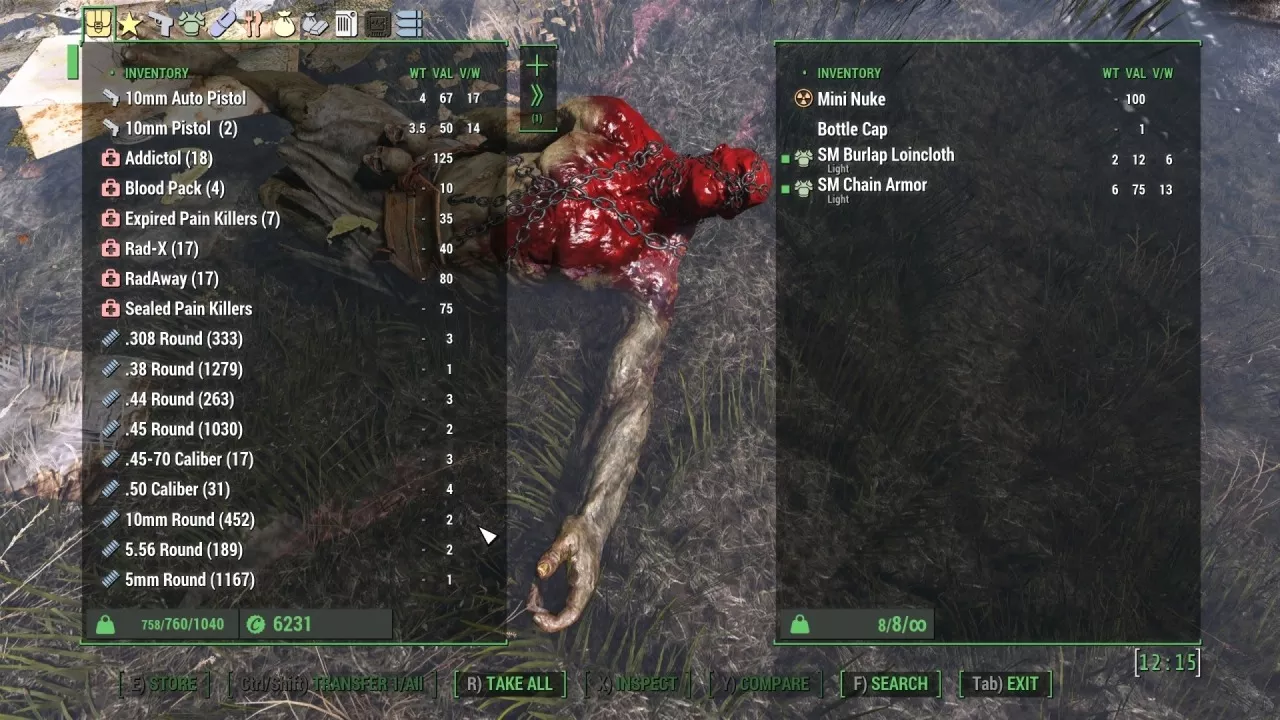Image resolution: width=1280 pixels, height=720 pixels.
Task: Select SM Chain Armor in container list
Action: (872, 185)
